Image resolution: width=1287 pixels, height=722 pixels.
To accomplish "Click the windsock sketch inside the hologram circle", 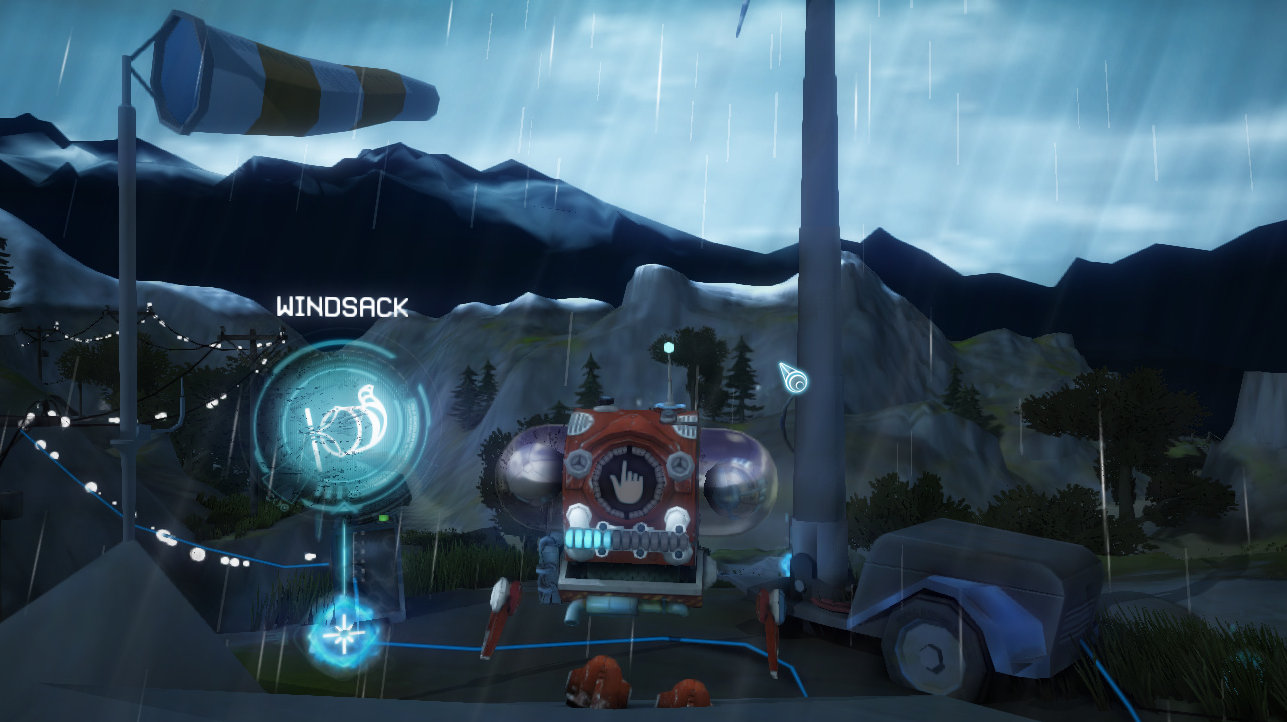I will tap(345, 425).
